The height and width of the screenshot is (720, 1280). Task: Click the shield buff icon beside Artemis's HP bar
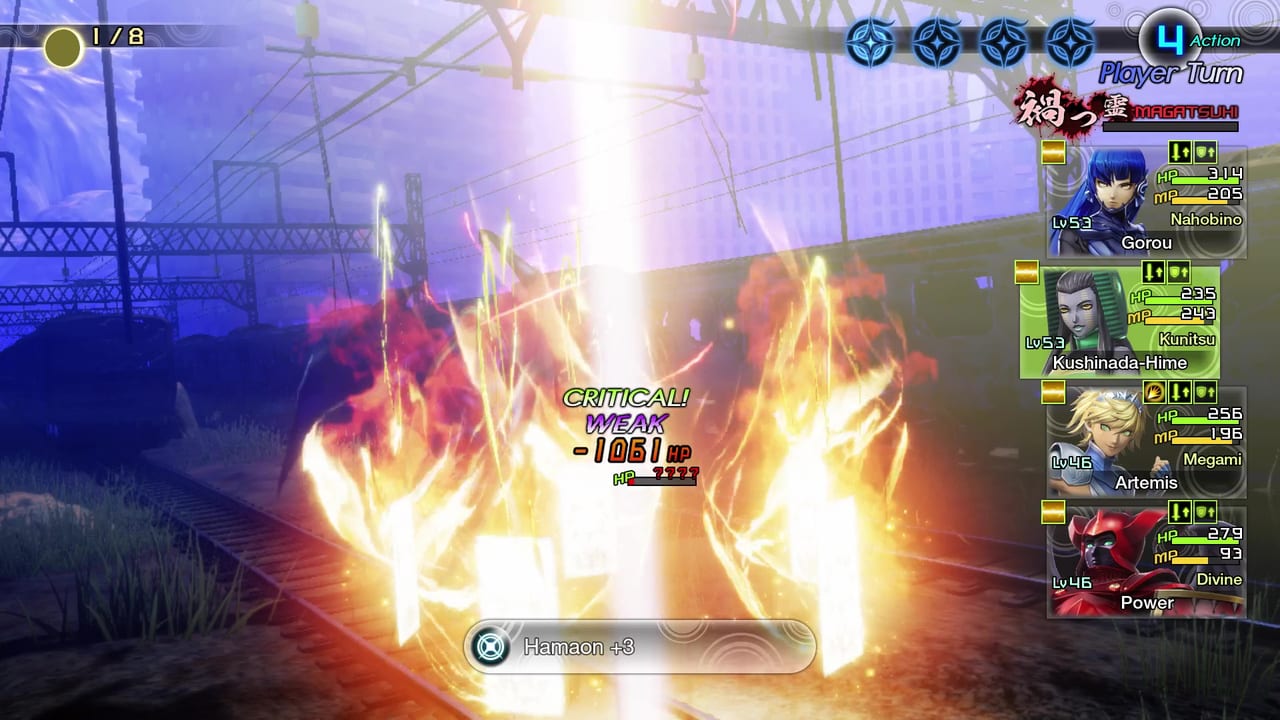[x=1205, y=392]
